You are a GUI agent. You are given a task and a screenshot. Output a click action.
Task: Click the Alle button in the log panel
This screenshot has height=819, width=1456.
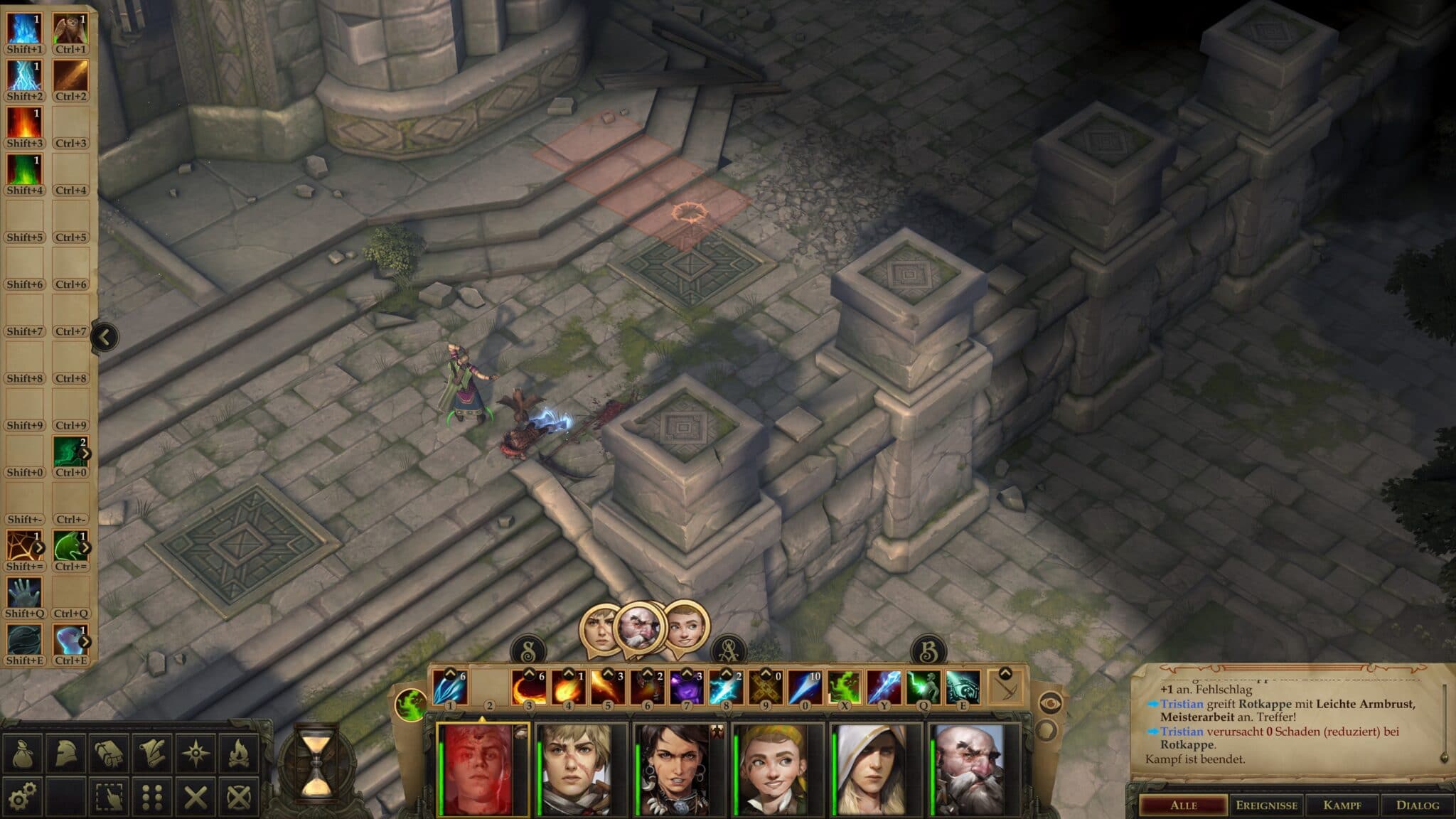1184,805
